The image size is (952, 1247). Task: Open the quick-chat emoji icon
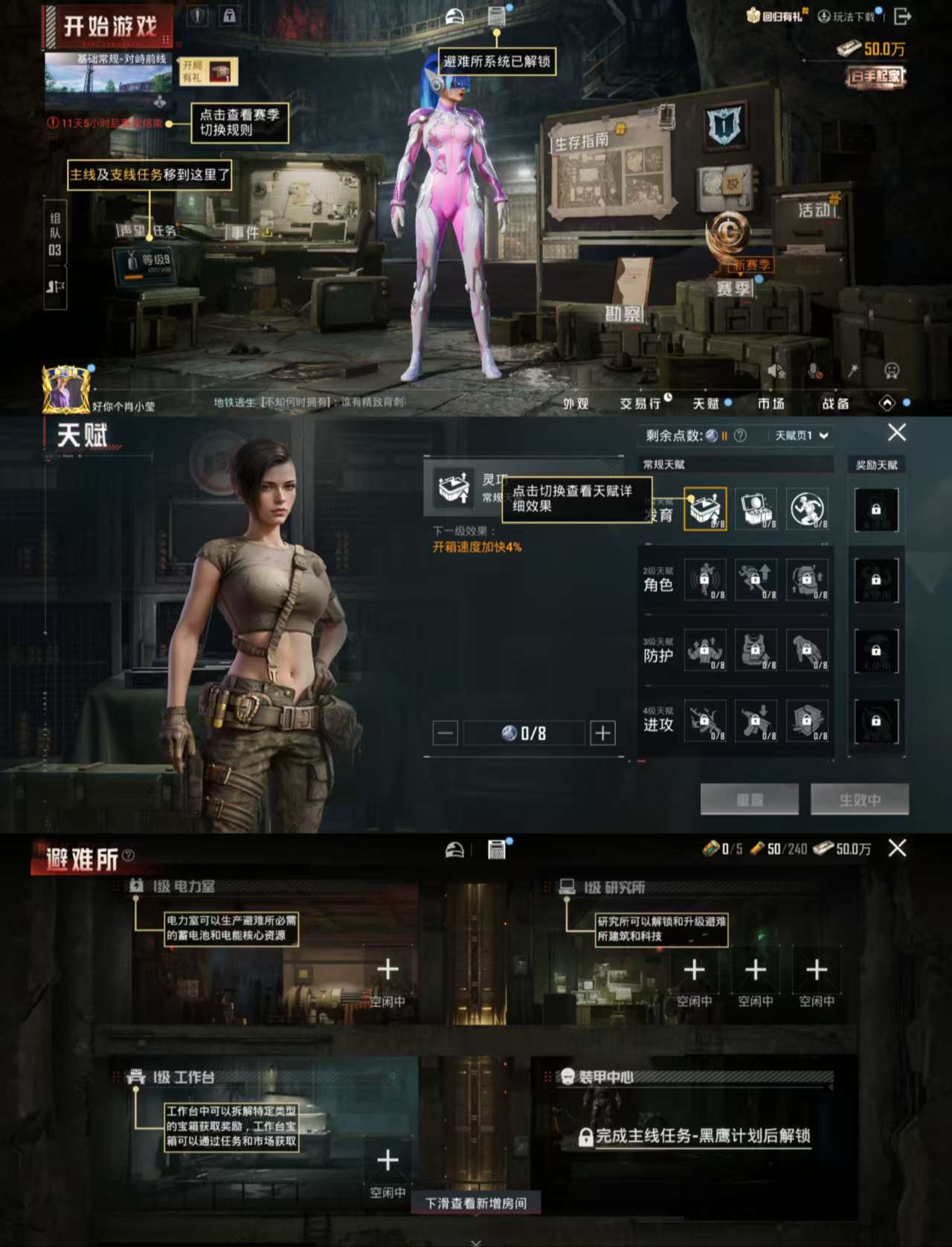[x=890, y=372]
